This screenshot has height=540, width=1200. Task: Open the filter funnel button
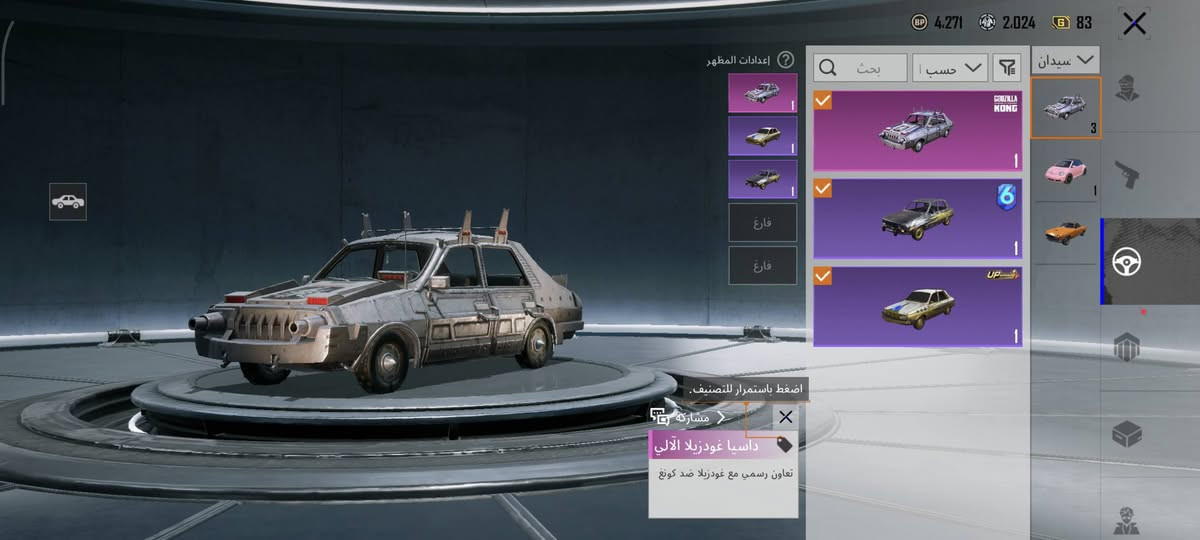pos(1007,68)
